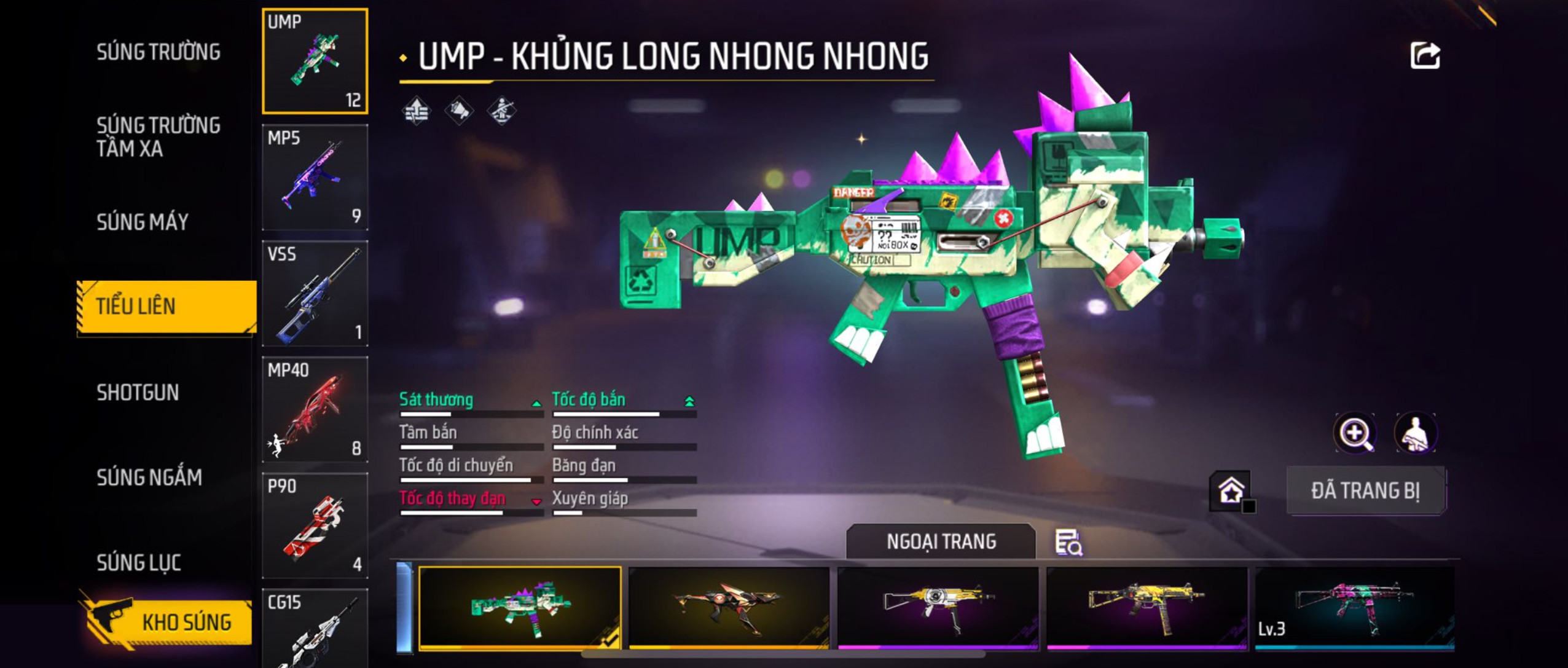Switch to the Súng Máy category

click(143, 222)
